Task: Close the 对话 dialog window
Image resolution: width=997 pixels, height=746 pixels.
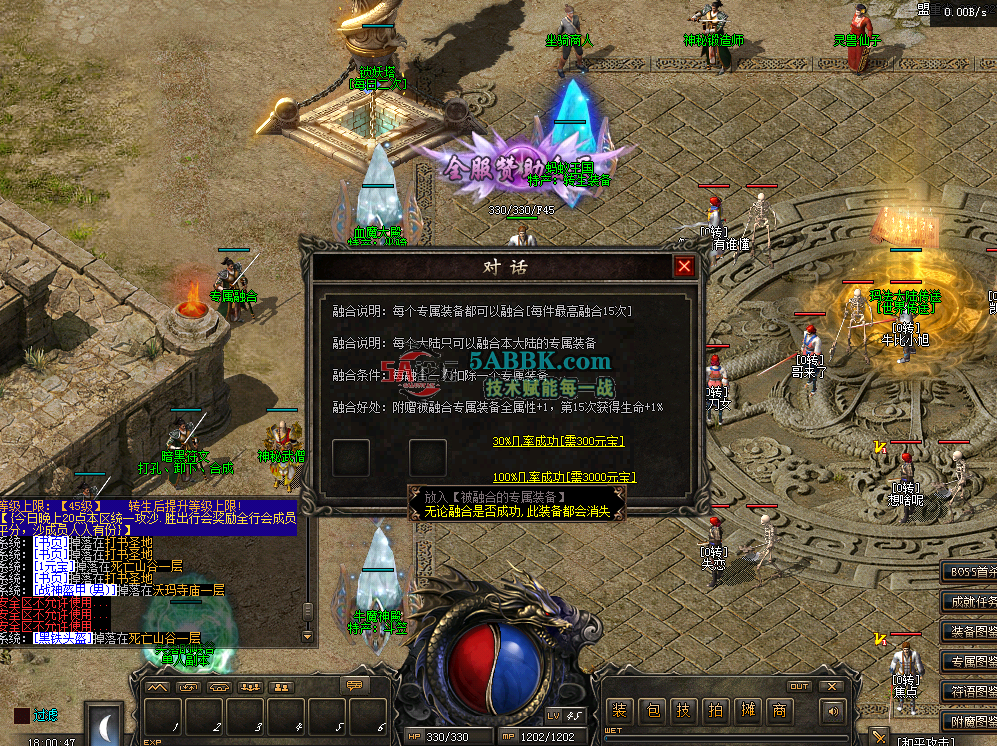Action: [684, 266]
